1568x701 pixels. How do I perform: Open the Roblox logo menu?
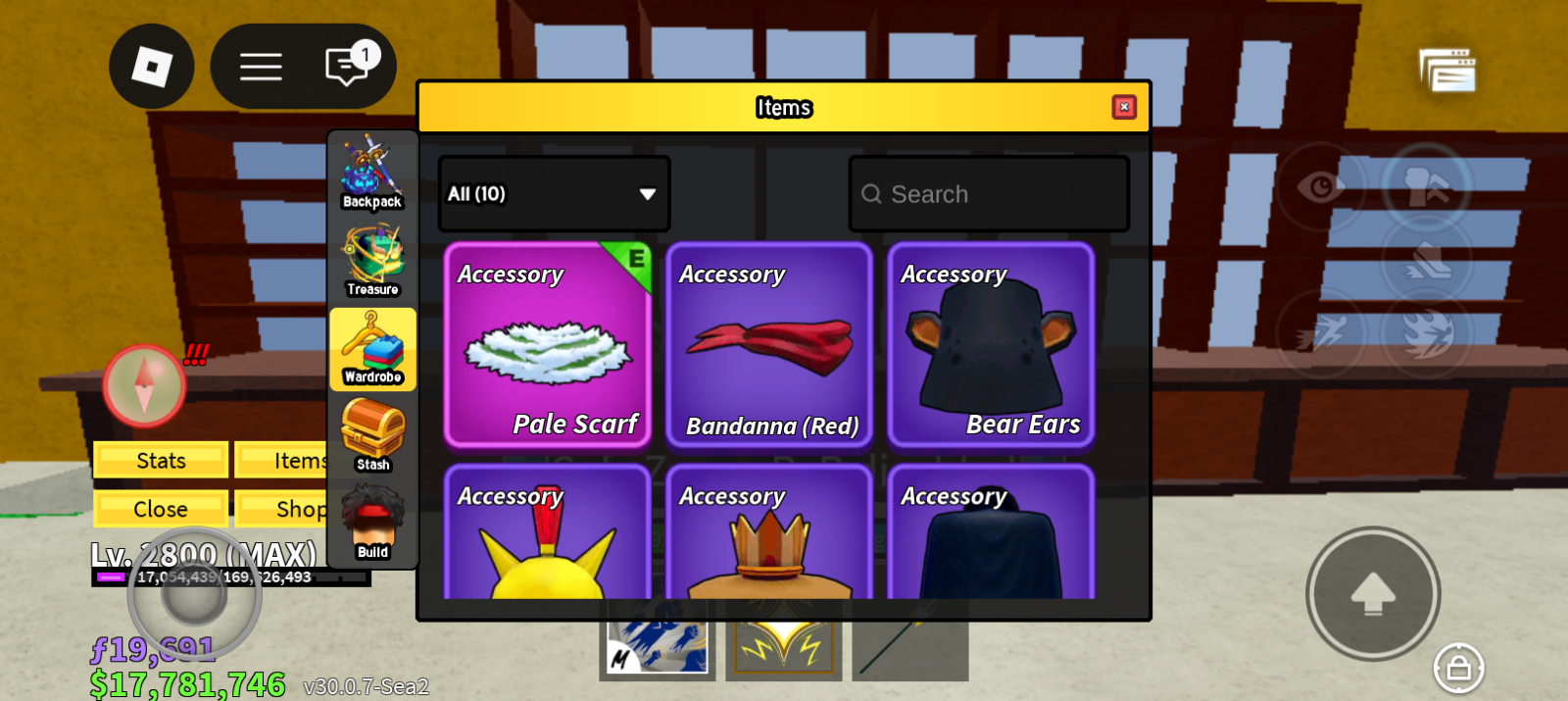[152, 67]
